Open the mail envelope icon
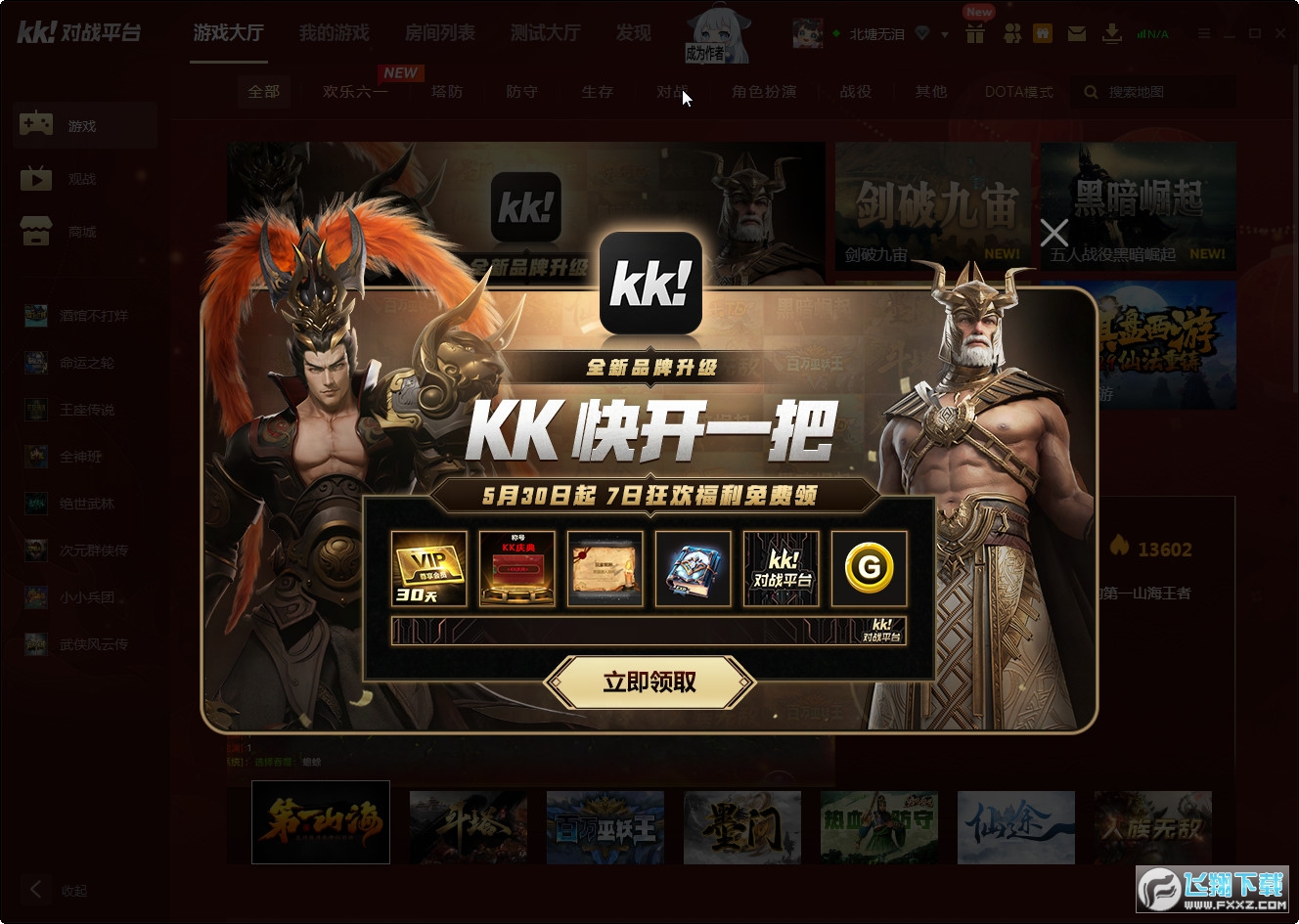Viewport: 1299px width, 924px height. tap(1076, 32)
